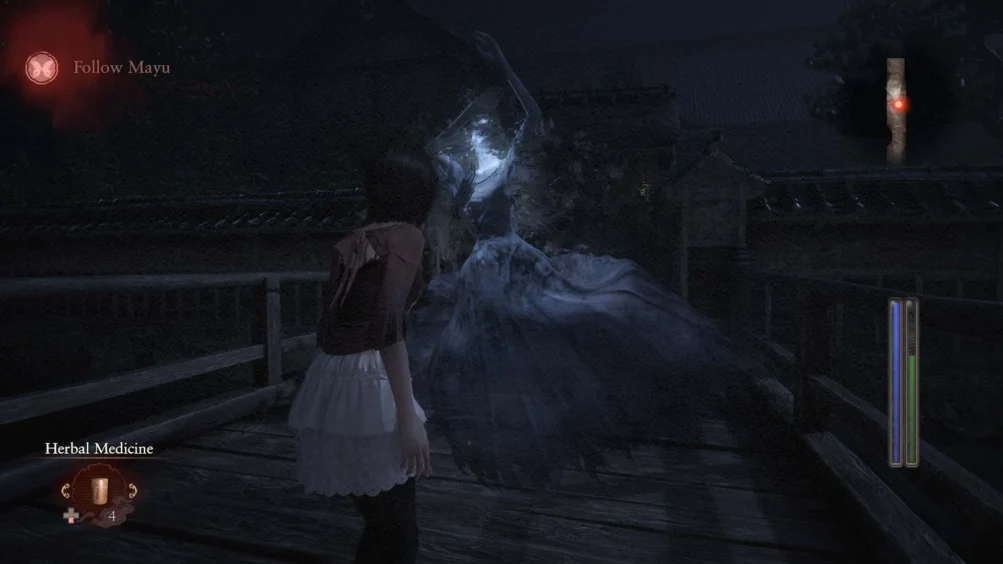Use the Herbal Medicine item slot
The height and width of the screenshot is (564, 1003).
click(x=99, y=492)
